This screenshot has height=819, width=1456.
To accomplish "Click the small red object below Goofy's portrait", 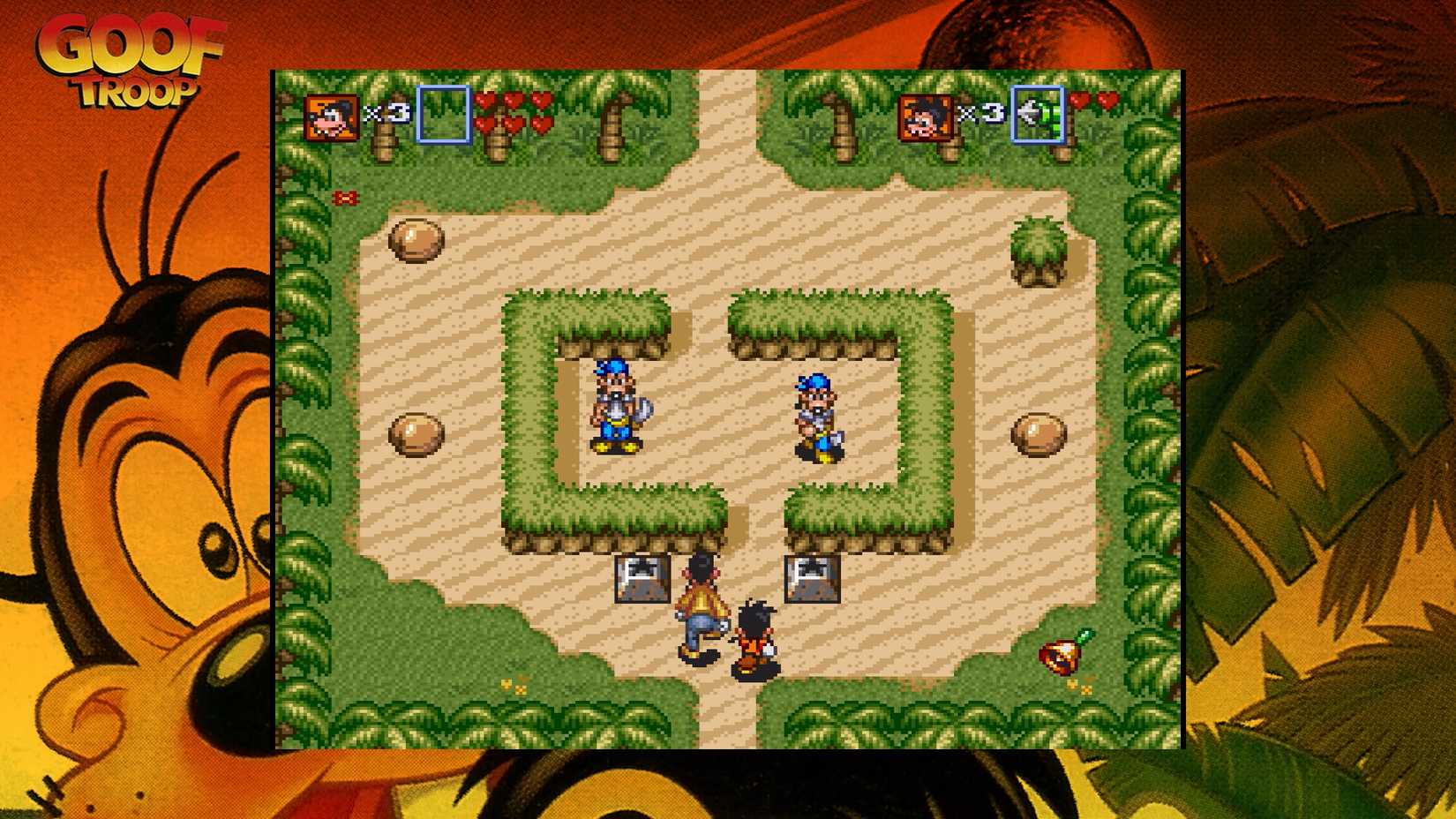I will [346, 199].
